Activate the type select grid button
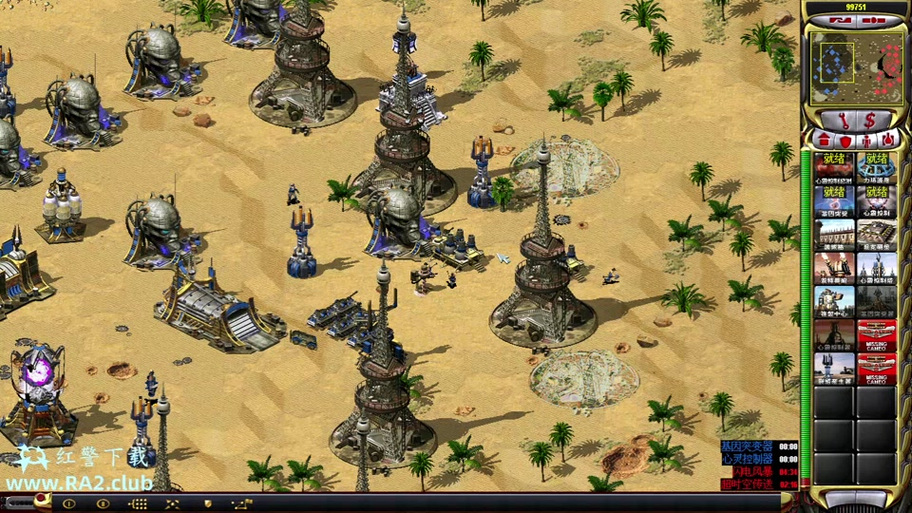Viewport: 912px width, 513px height. point(137,504)
